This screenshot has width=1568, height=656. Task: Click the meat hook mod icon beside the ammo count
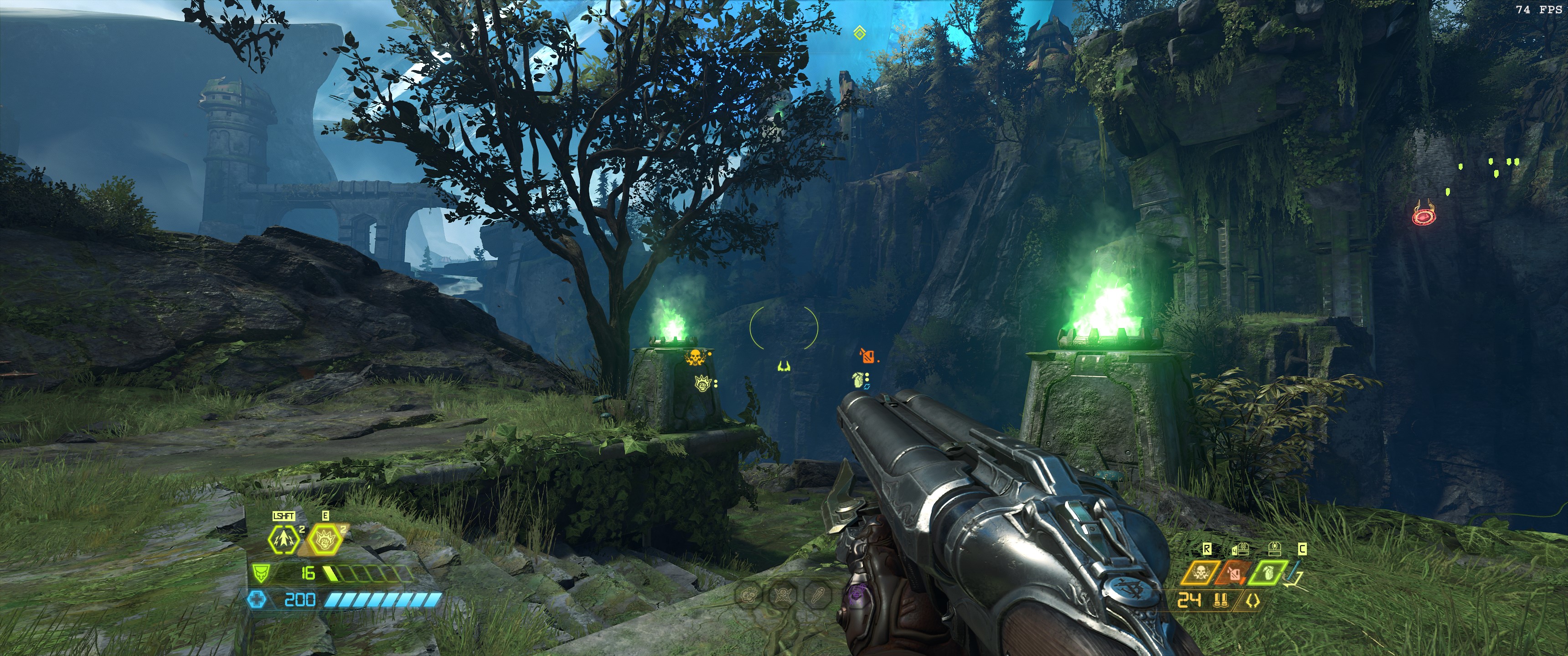tap(1253, 601)
